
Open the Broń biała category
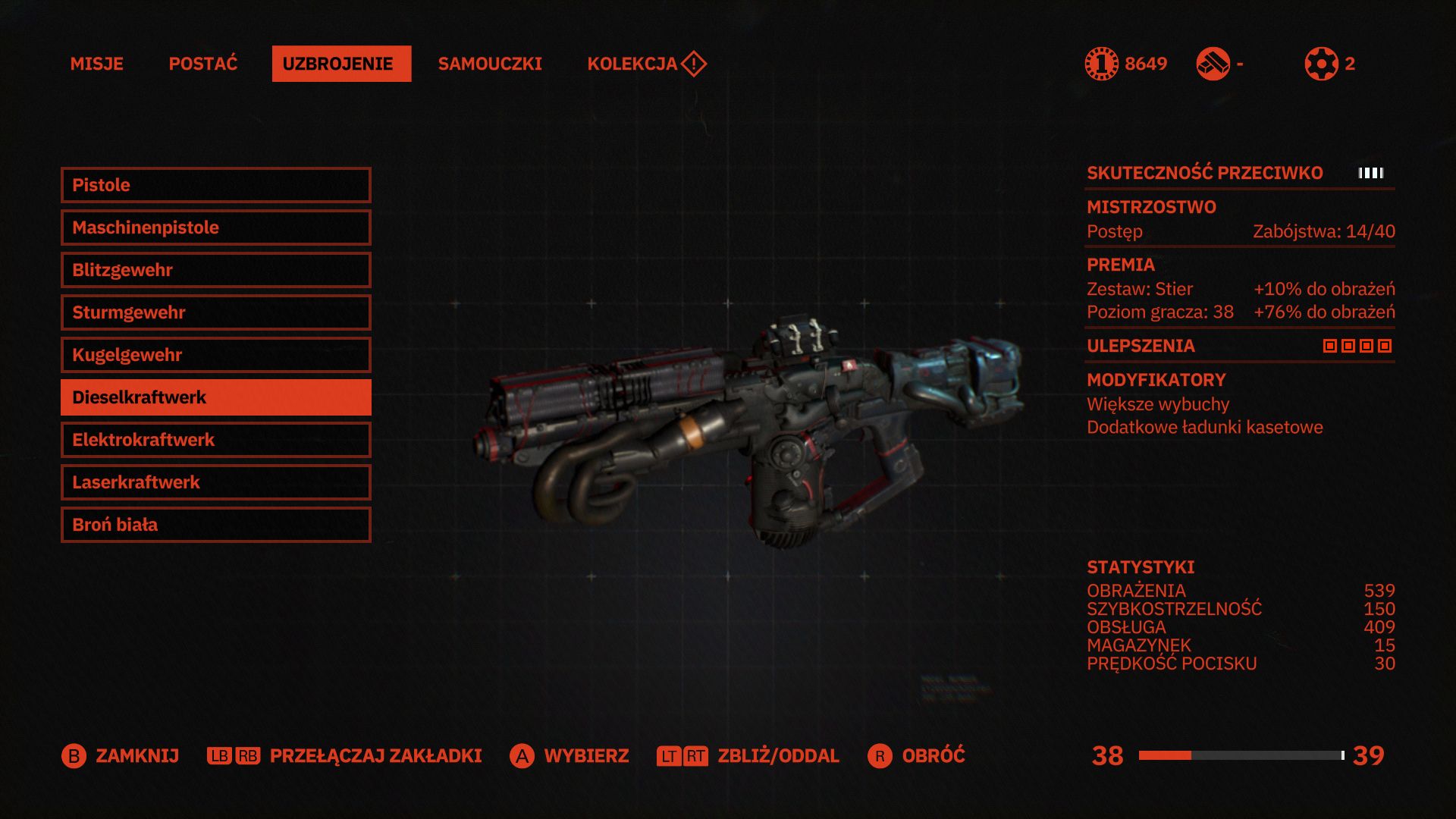pos(215,525)
